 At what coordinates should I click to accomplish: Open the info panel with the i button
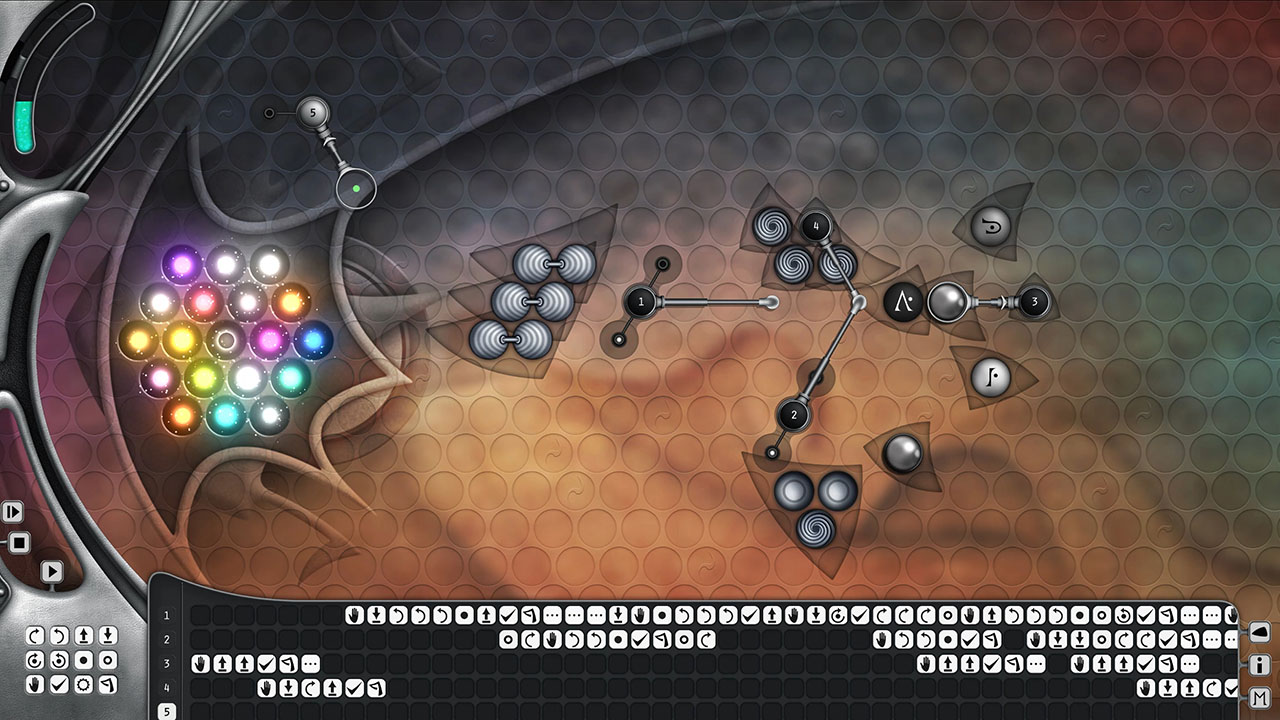1258,663
